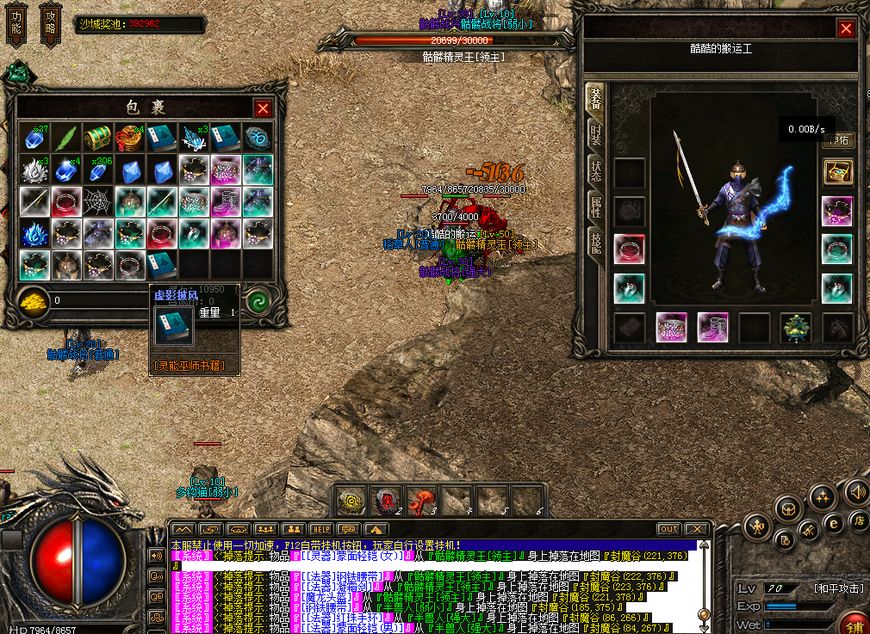Switch to the 时装 tab
This screenshot has height=634, width=870.
(x=595, y=136)
